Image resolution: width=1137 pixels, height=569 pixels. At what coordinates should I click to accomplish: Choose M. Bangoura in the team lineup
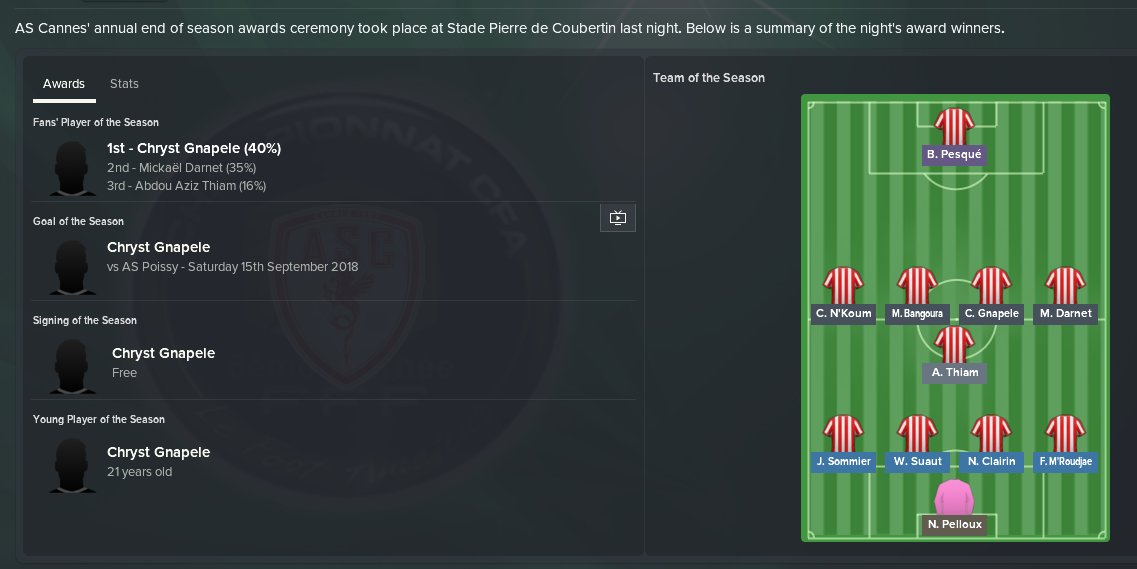(917, 313)
